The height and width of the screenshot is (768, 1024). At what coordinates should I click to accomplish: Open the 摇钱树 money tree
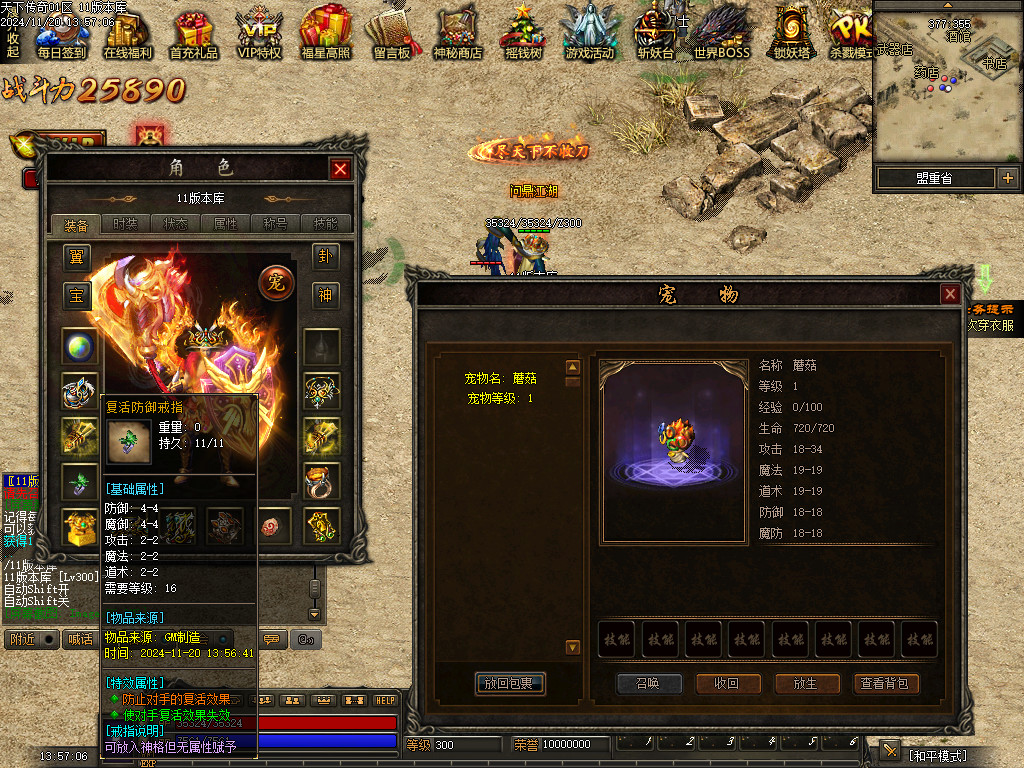[x=523, y=35]
